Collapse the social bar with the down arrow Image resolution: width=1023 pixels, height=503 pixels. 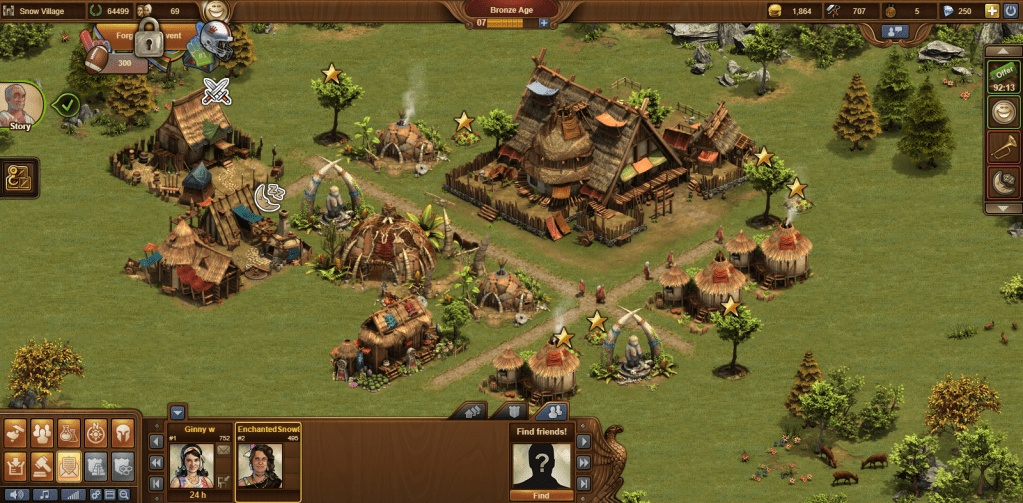point(177,411)
